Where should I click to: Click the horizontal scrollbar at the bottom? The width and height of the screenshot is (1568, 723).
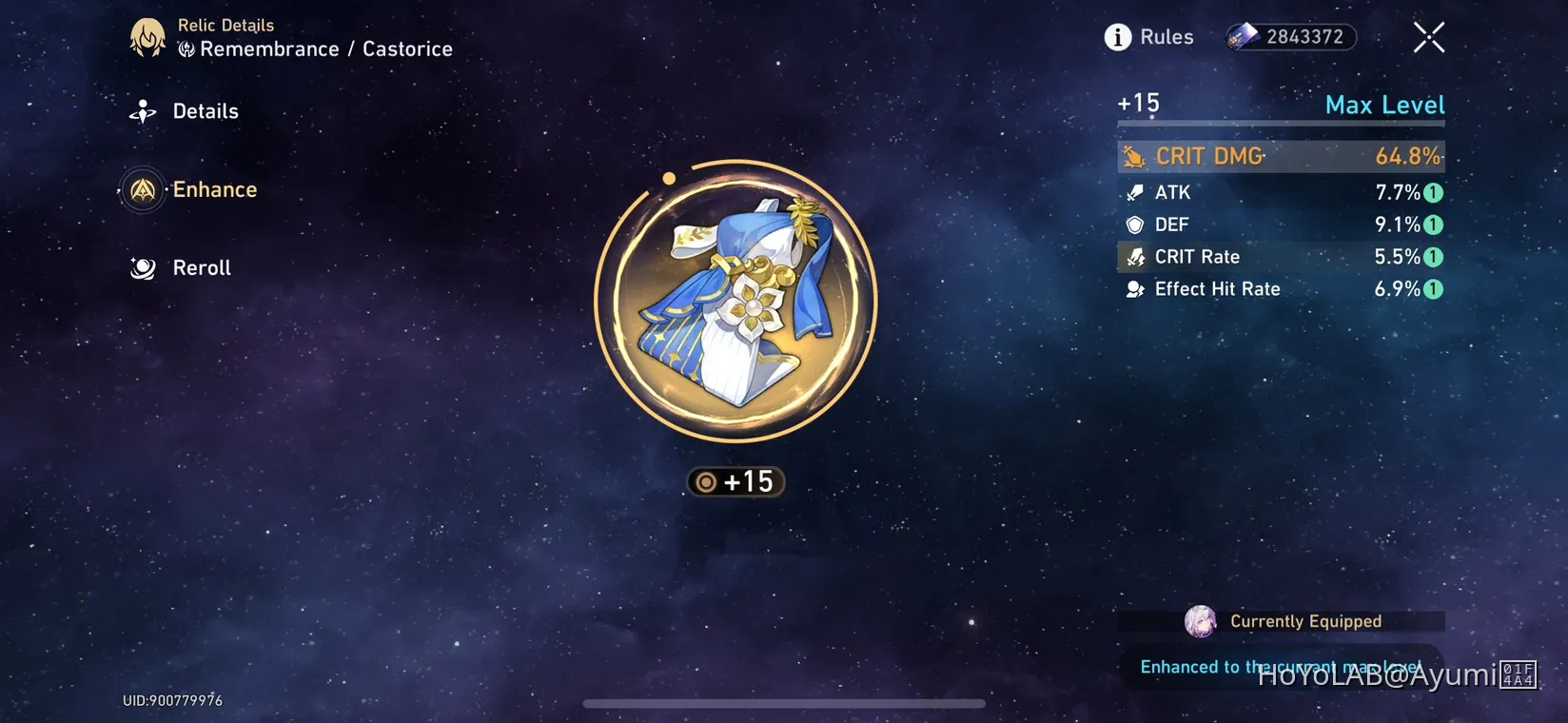point(784,704)
